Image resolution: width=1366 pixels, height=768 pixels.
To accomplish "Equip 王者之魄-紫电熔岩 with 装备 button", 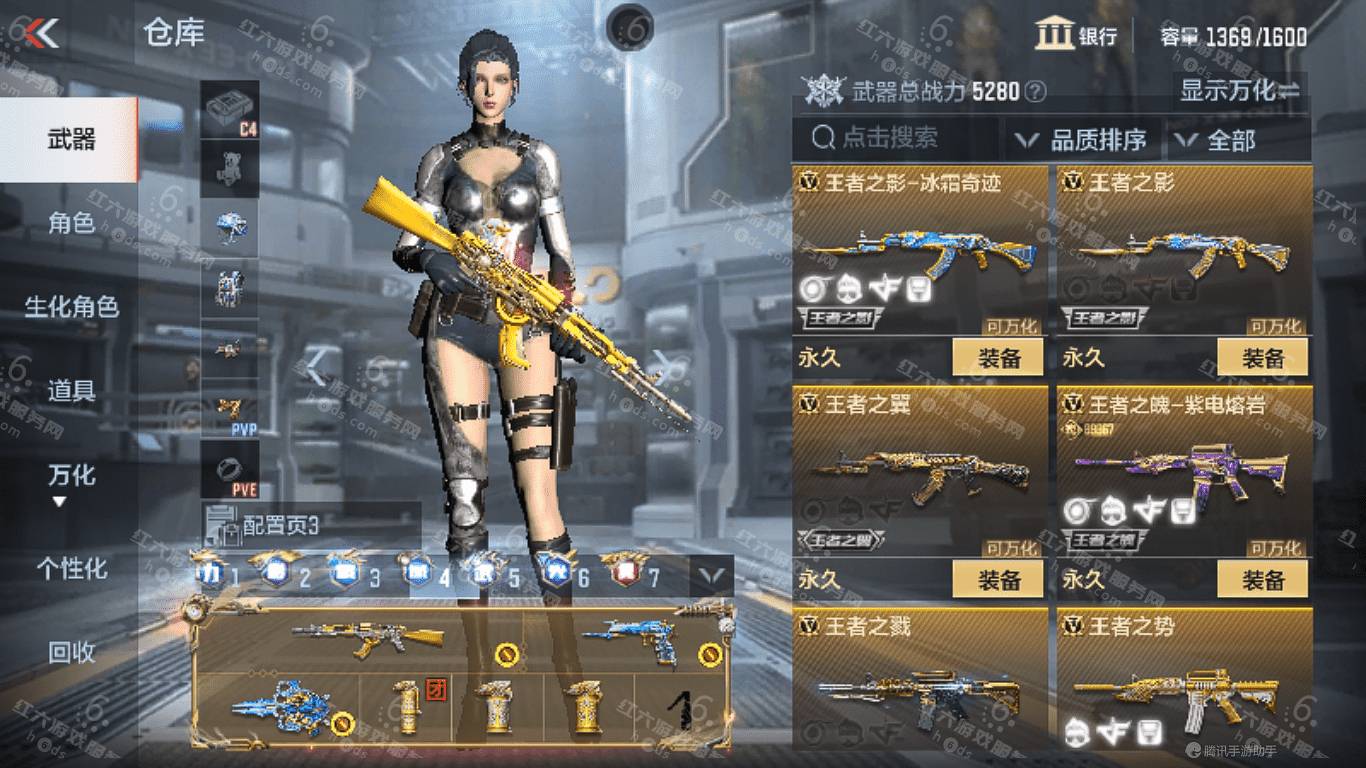I will point(1262,579).
